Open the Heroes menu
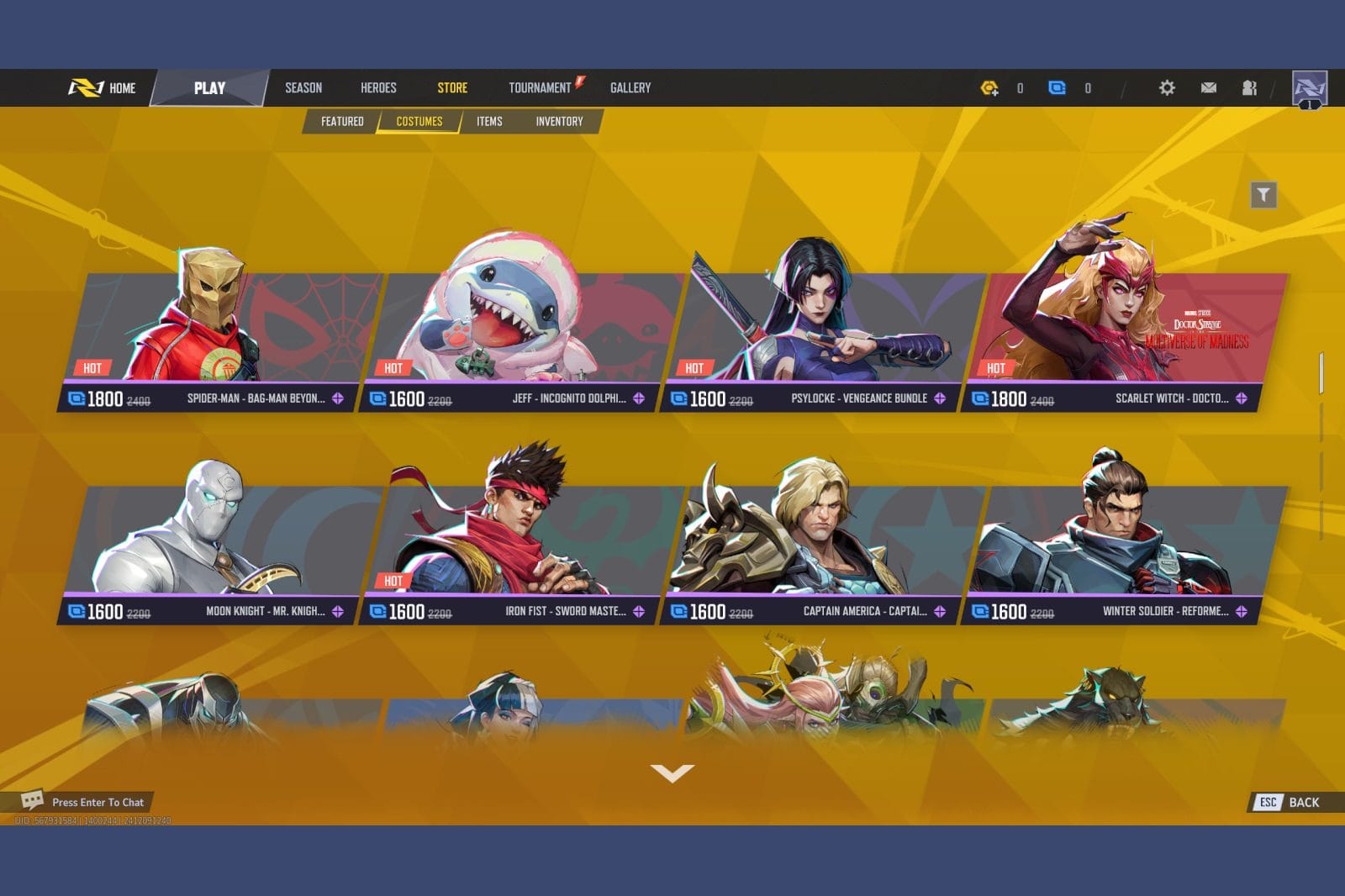 [378, 87]
